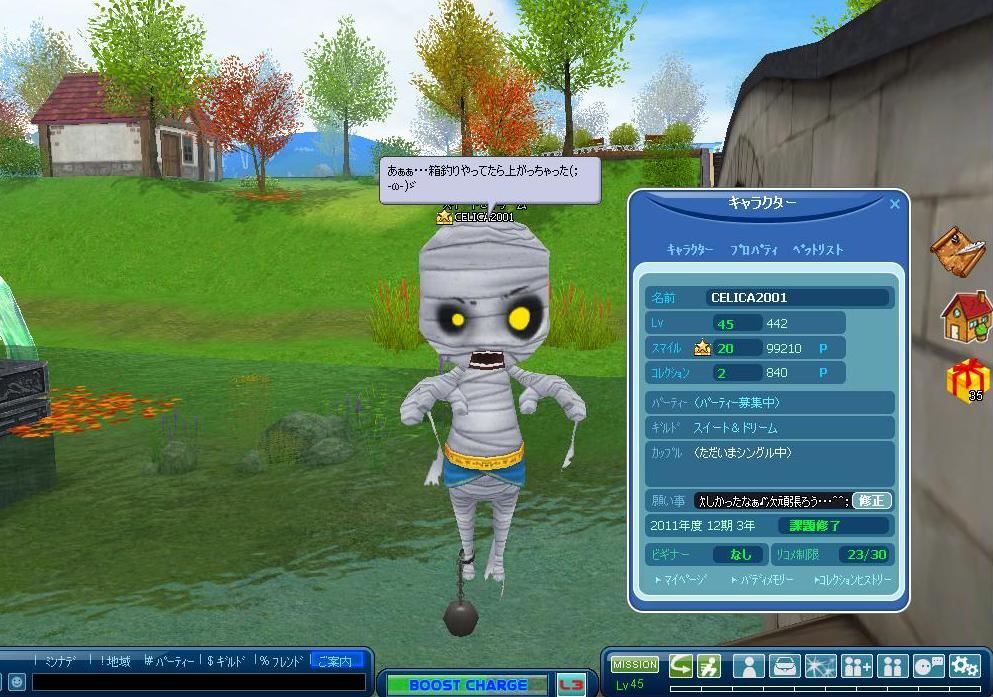Activate the running figure icon
Screen dimensions: 993x697
coord(709,666)
